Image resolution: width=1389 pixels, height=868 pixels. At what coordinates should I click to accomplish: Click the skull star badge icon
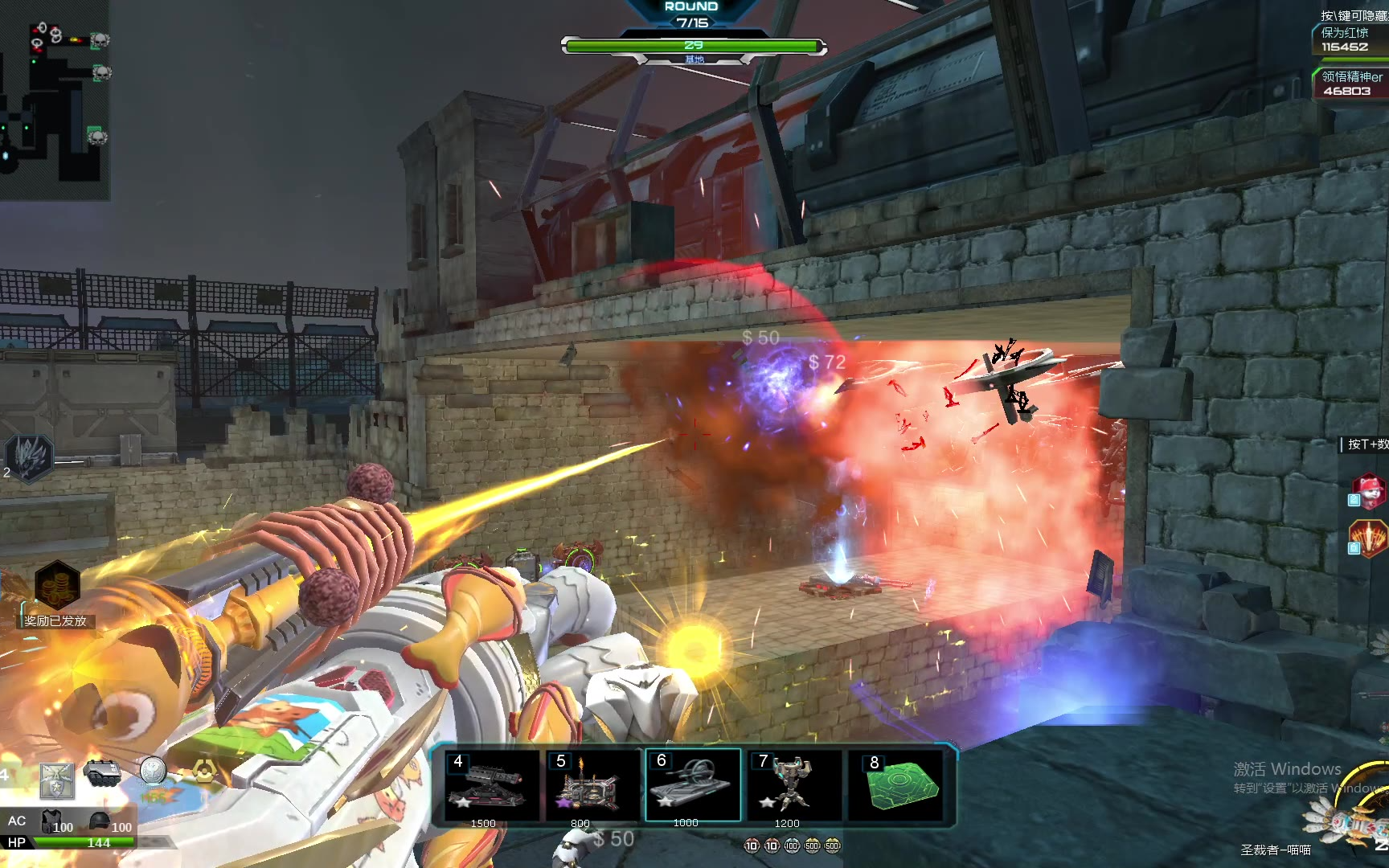[x=57, y=780]
